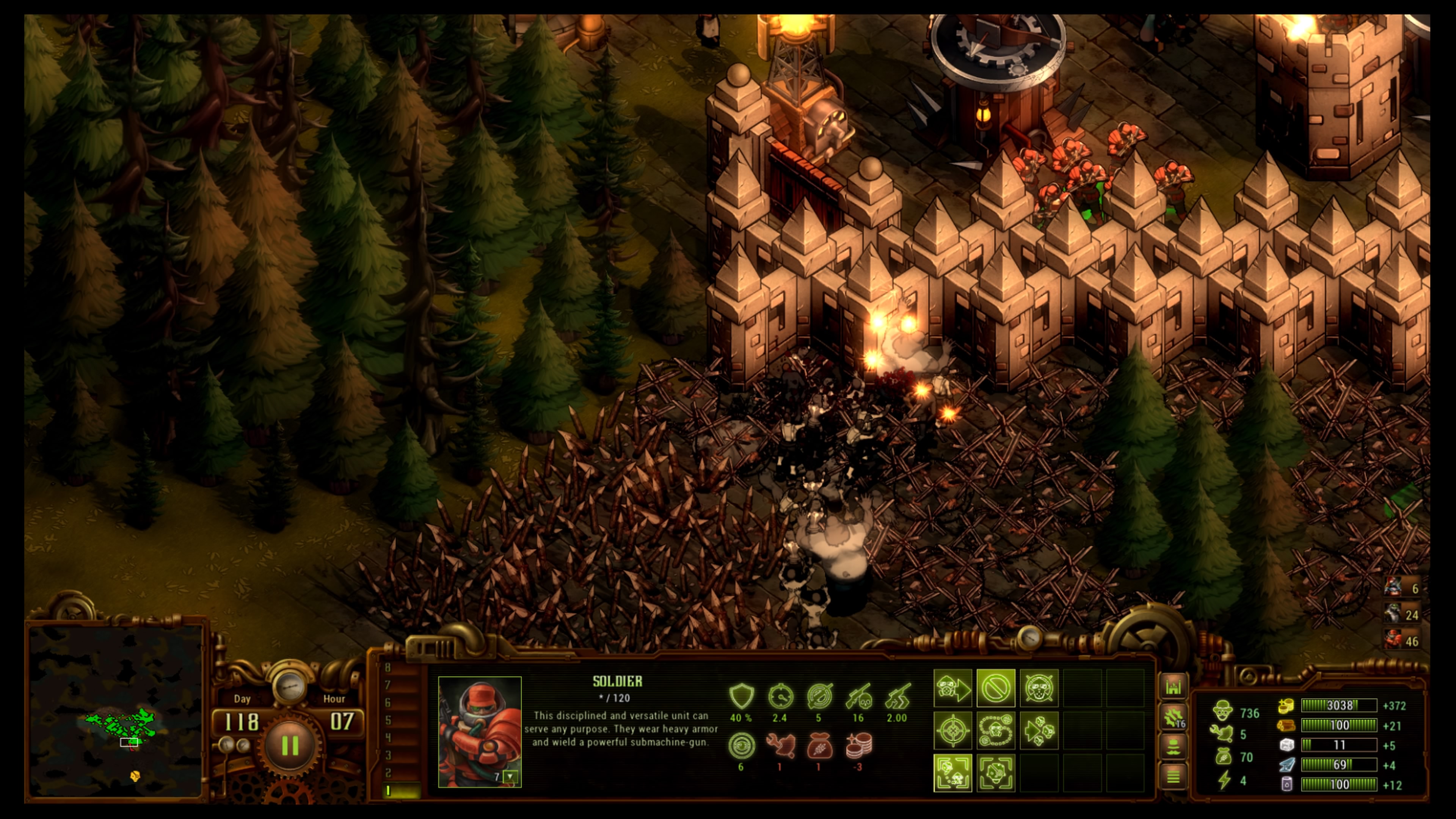Open the colony buildings menu button
This screenshot has width=1456, height=819.
click(x=1174, y=687)
